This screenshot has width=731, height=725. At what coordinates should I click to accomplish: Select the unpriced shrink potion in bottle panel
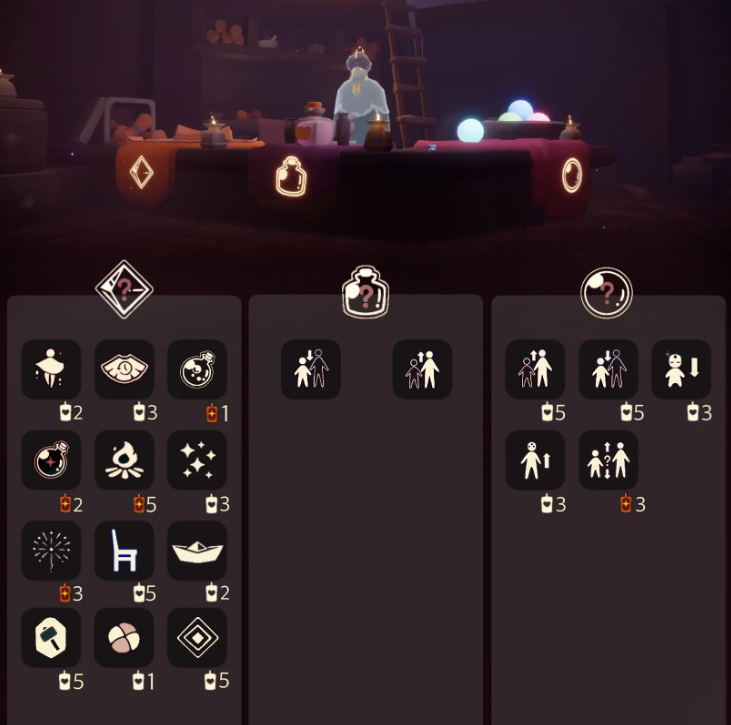pos(310,370)
